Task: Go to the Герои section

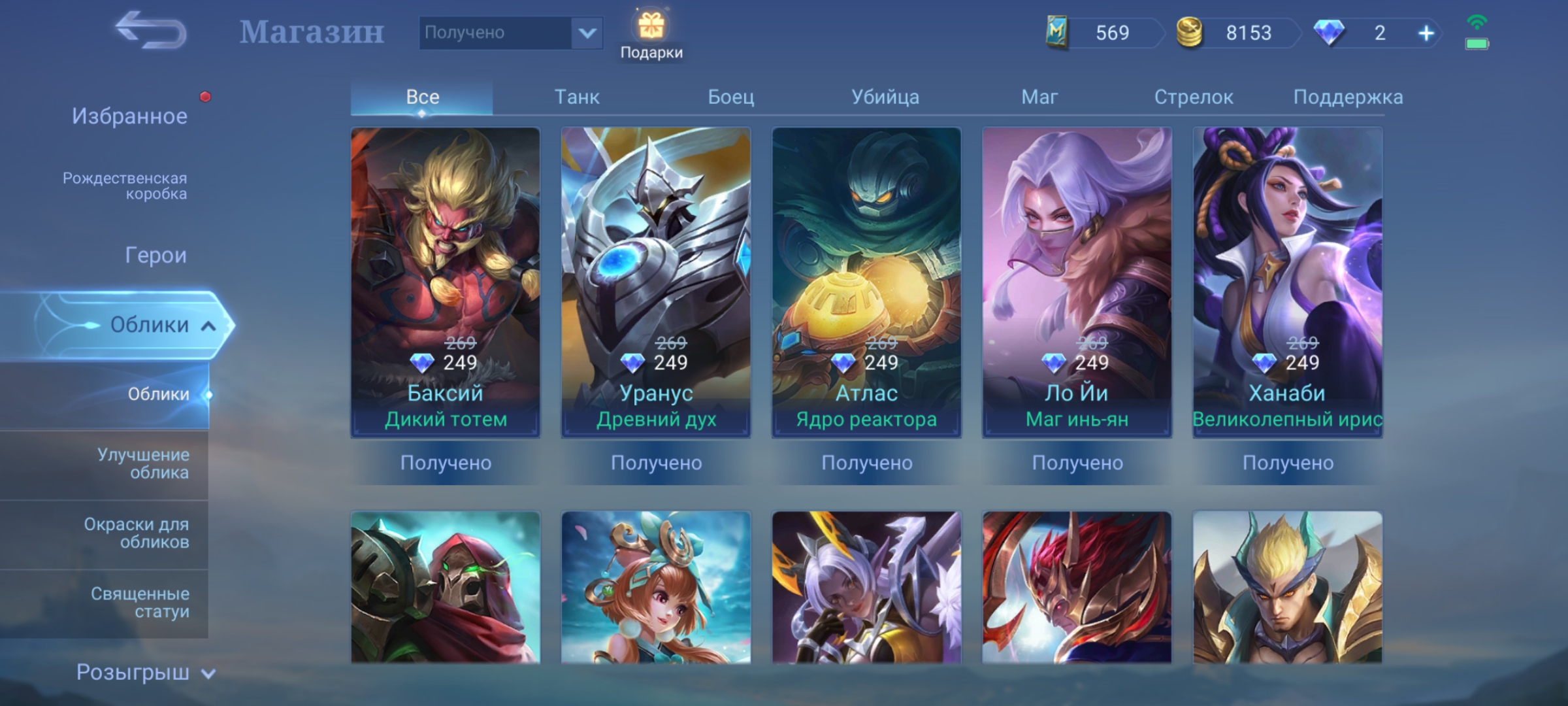Action: 155,255
